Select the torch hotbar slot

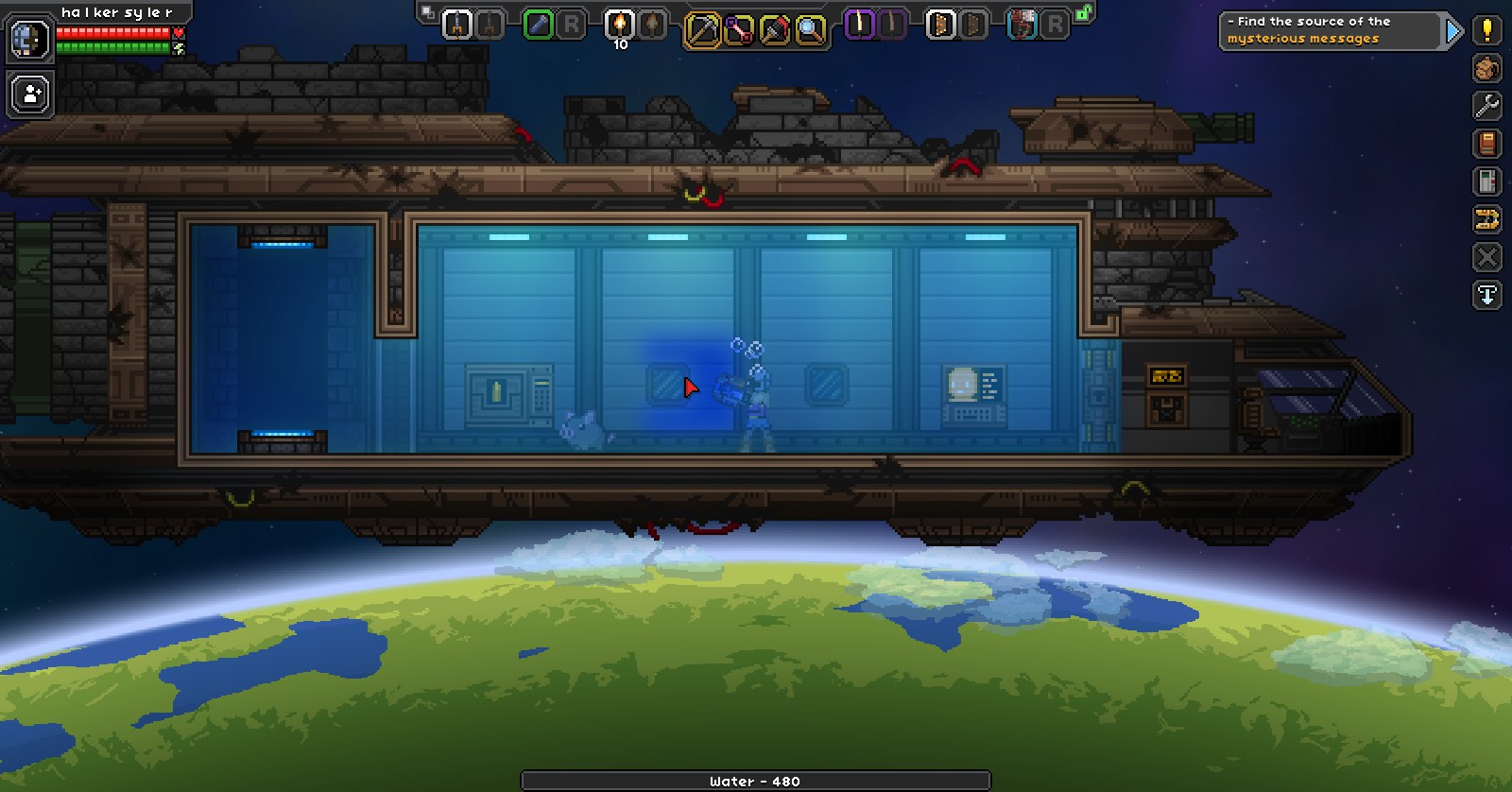[619, 25]
